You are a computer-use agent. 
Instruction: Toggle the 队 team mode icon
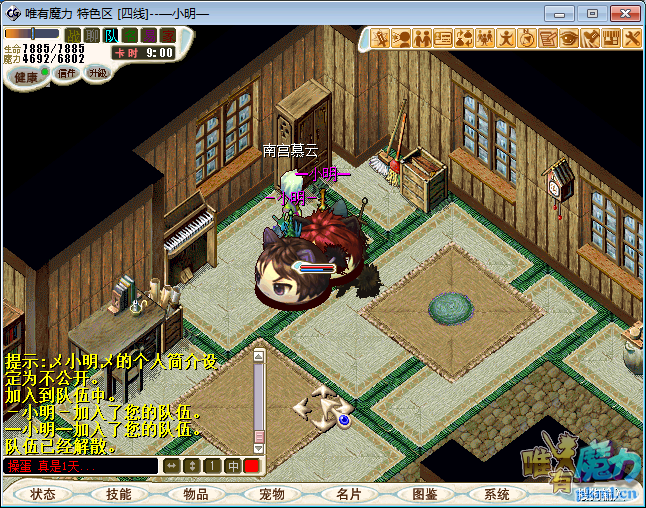coord(111,36)
